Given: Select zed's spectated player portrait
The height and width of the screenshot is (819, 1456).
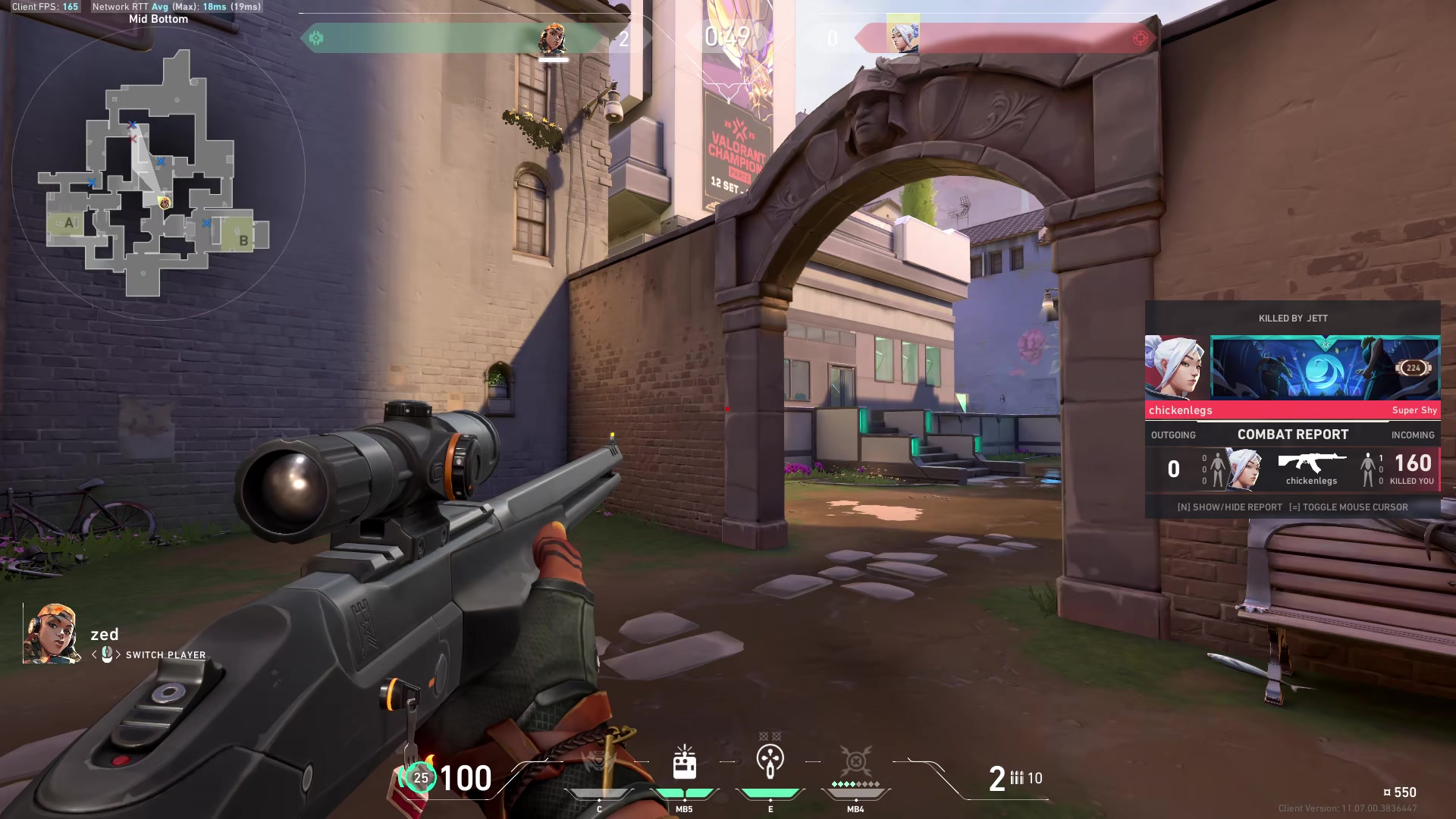Looking at the screenshot, I should (52, 634).
